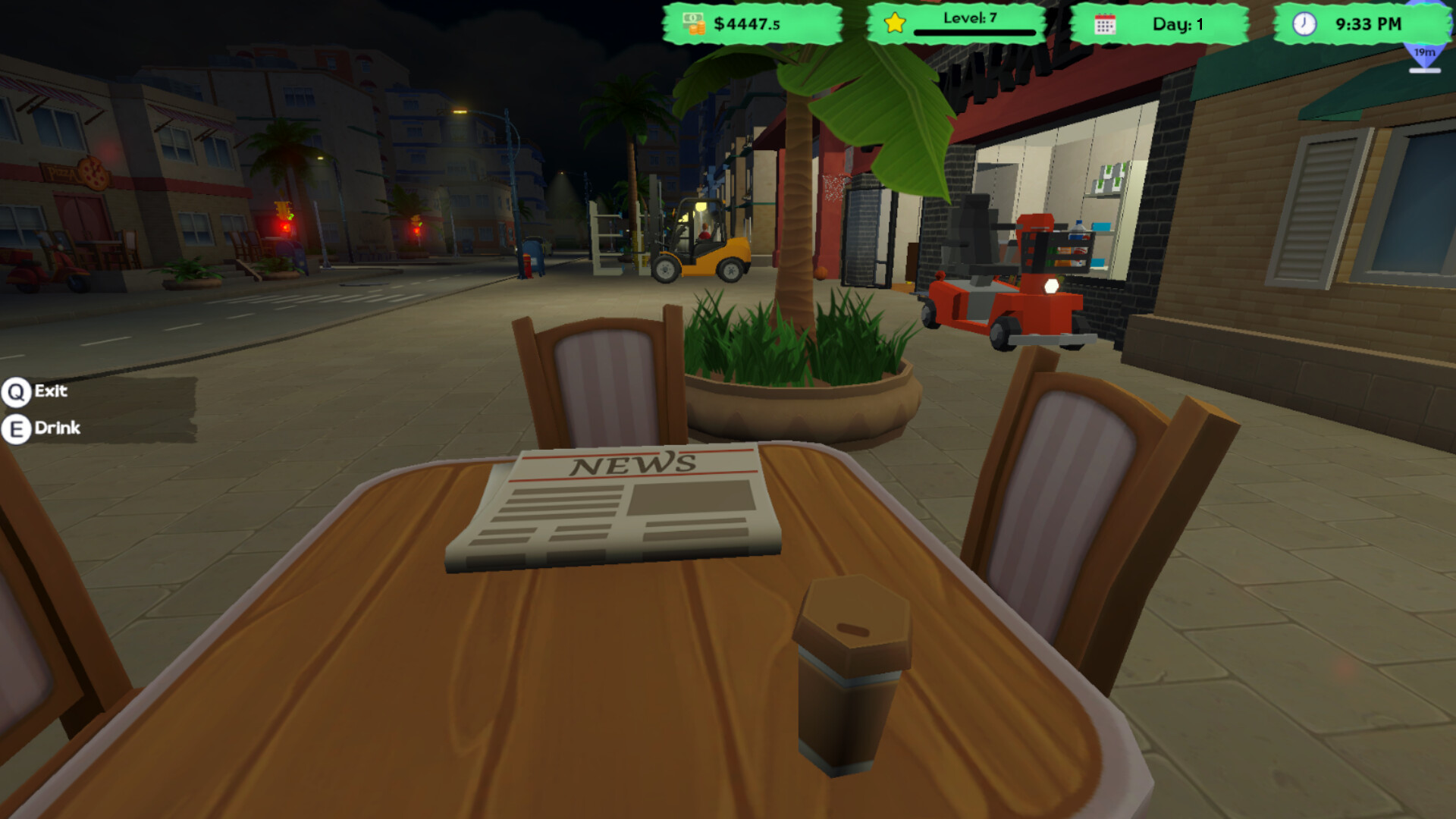Viewport: 1456px width, 819px height.
Task: Click the Level 7 progress bar
Action: click(973, 32)
